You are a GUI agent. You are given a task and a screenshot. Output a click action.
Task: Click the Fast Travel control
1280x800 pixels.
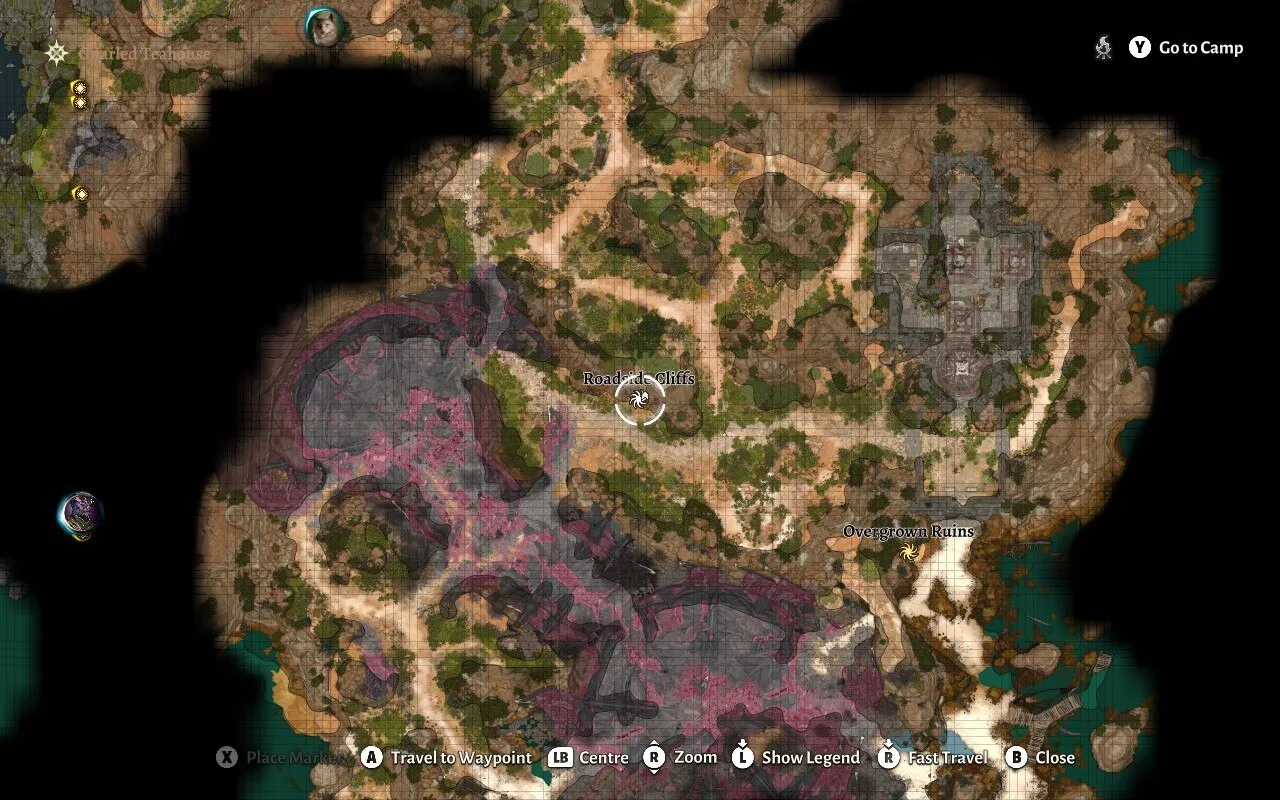931,757
